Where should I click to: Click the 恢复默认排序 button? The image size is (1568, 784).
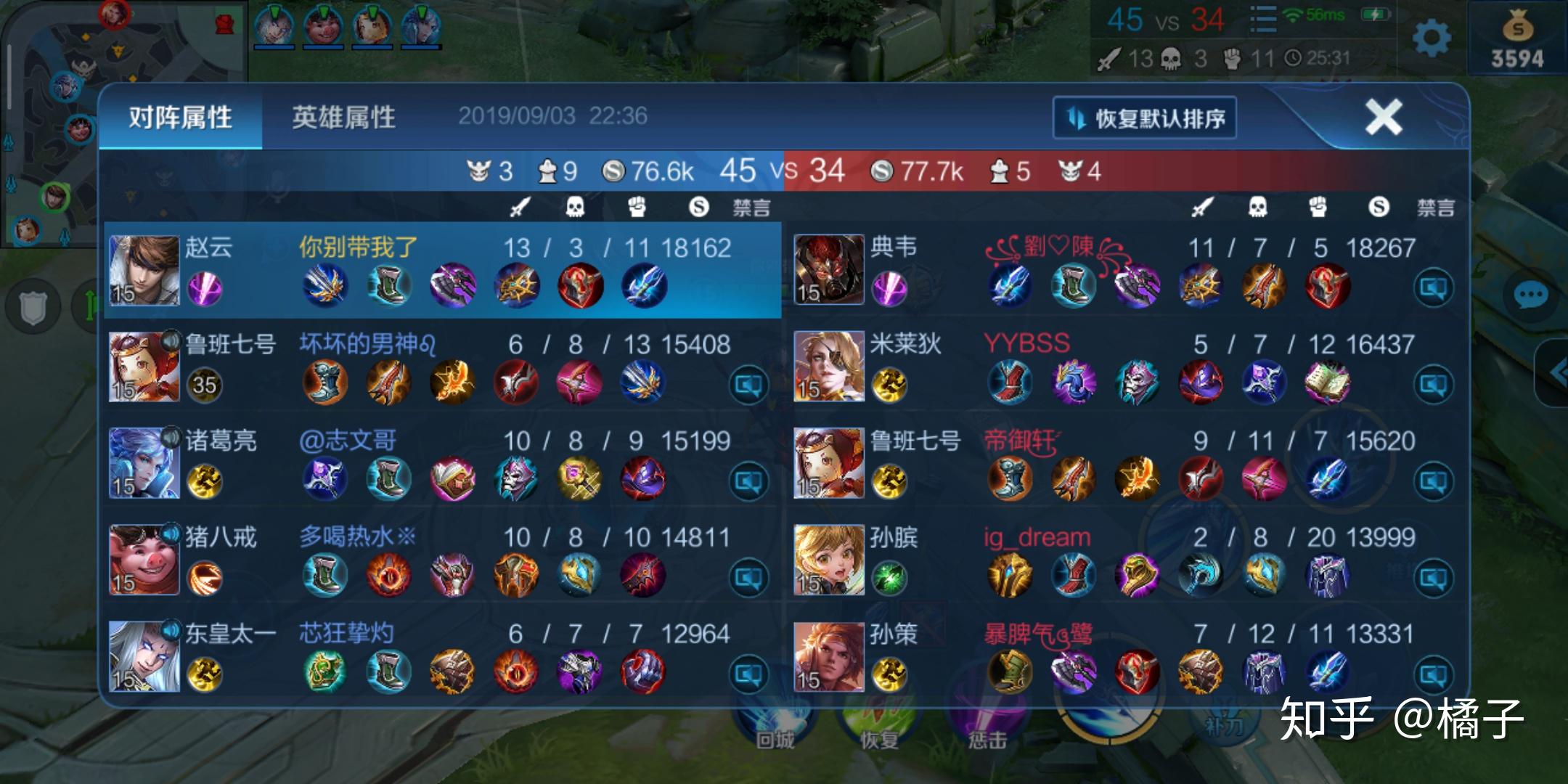pyautogui.click(x=1145, y=118)
